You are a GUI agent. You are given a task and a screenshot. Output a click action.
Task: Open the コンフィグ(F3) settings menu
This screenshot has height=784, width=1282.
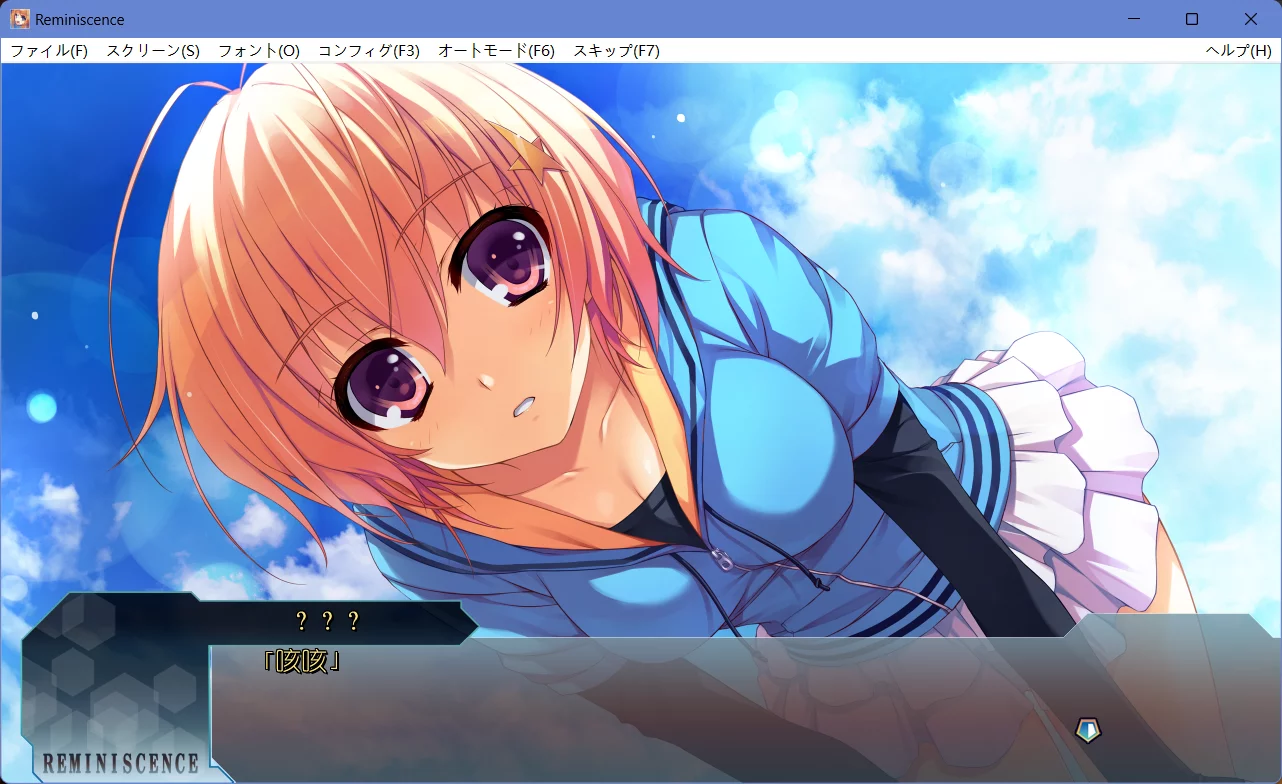pos(370,50)
